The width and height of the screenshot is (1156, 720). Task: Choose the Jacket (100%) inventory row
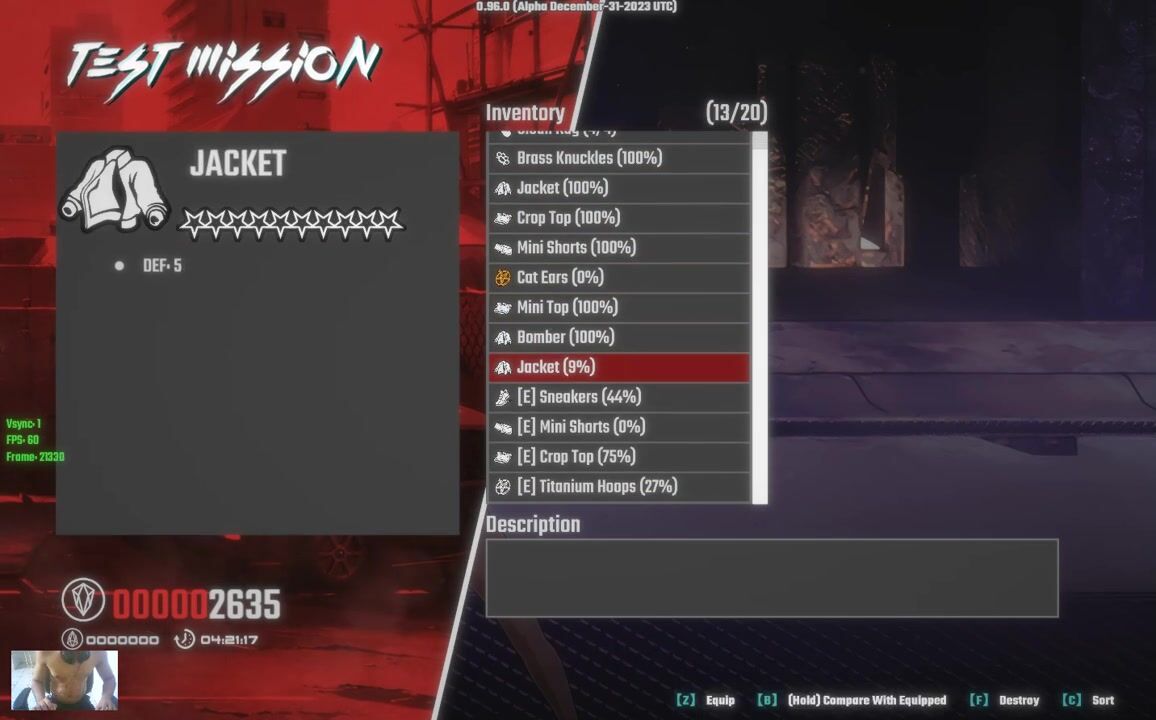(618, 188)
